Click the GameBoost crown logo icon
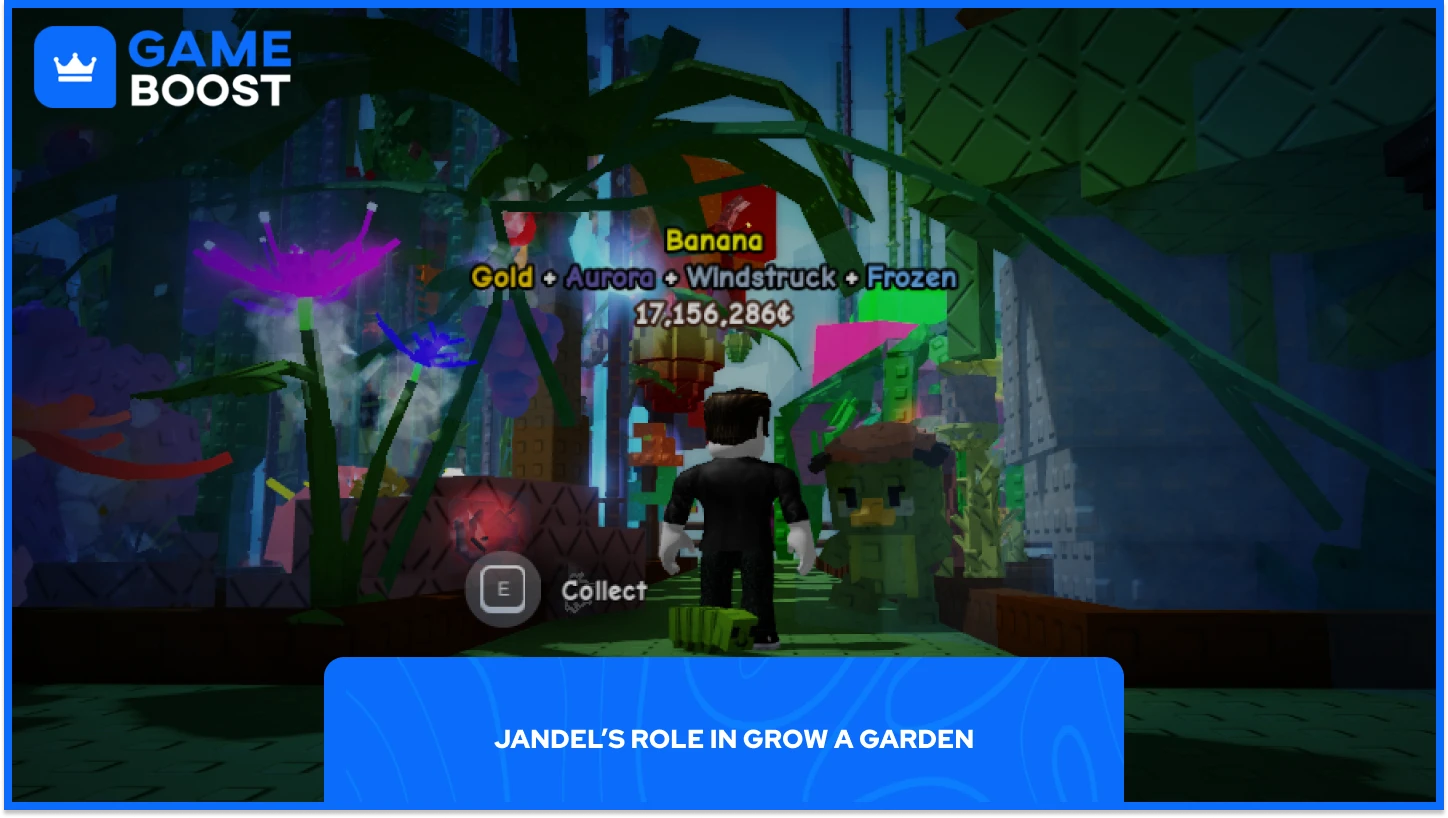This screenshot has height=818, width=1448. pyautogui.click(x=73, y=66)
